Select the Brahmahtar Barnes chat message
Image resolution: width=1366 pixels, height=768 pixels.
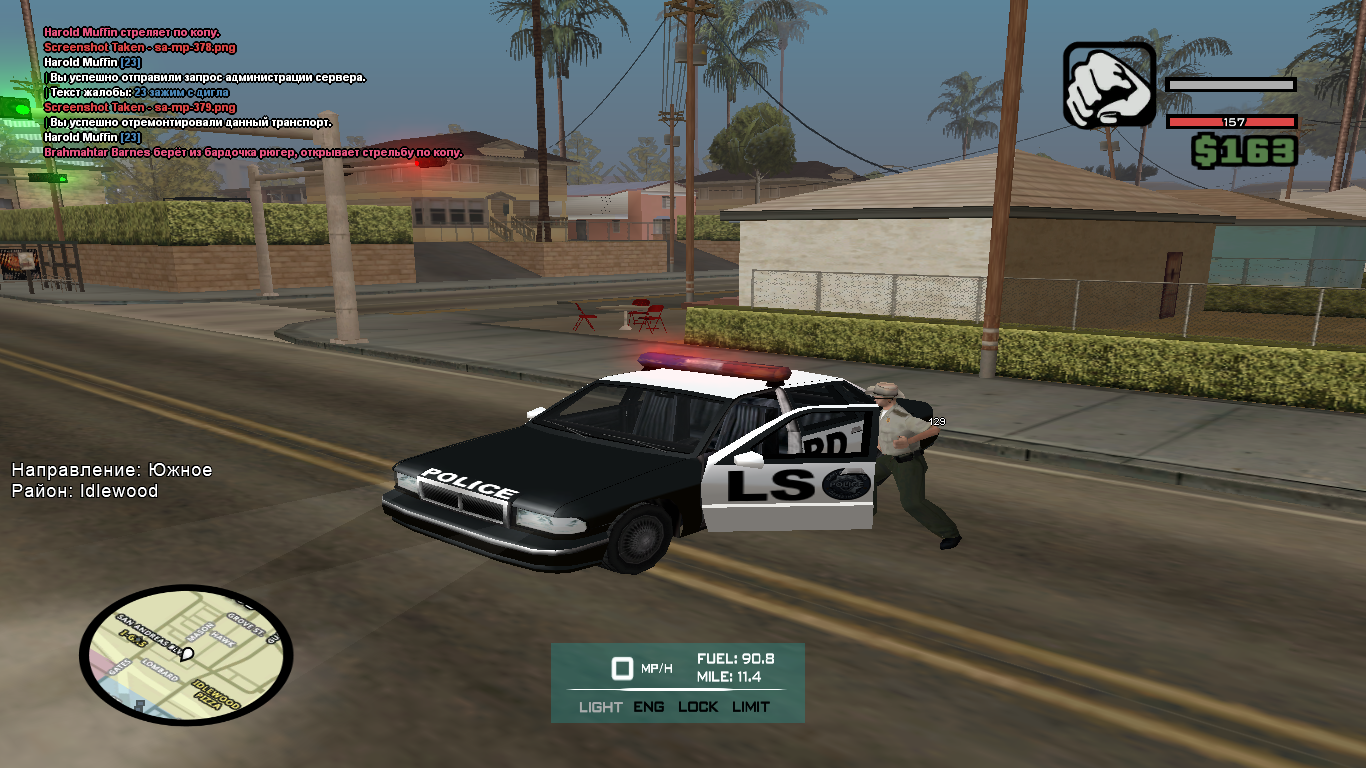253,152
